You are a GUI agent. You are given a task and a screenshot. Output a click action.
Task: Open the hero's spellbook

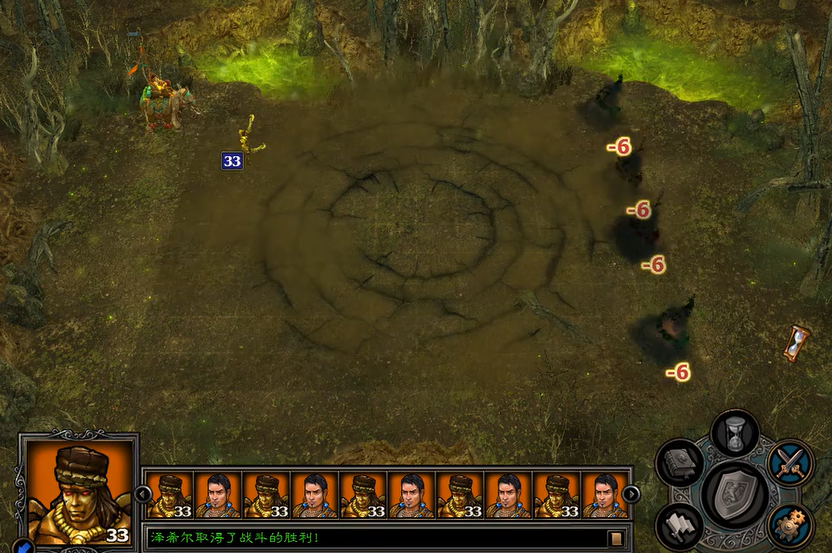coord(682,463)
